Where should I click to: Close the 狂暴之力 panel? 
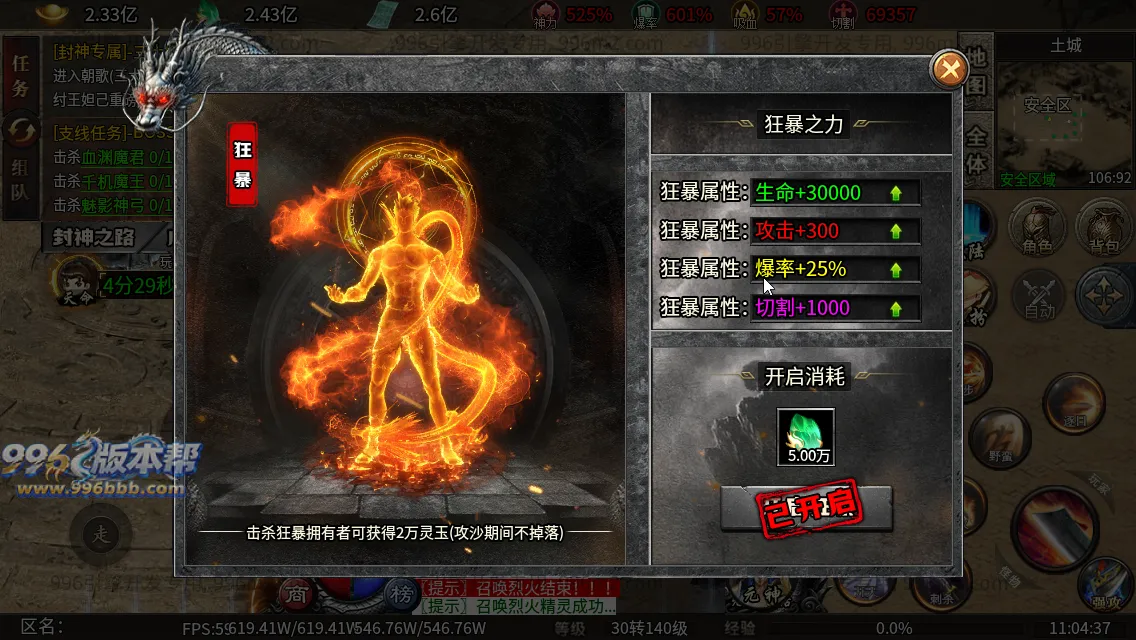coord(949,69)
